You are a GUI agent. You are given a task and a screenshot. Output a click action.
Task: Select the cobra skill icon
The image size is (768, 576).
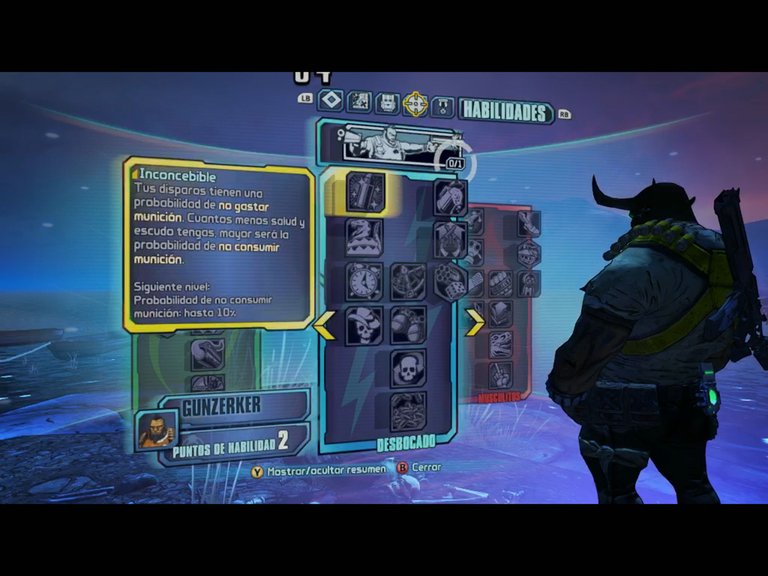(x=365, y=237)
